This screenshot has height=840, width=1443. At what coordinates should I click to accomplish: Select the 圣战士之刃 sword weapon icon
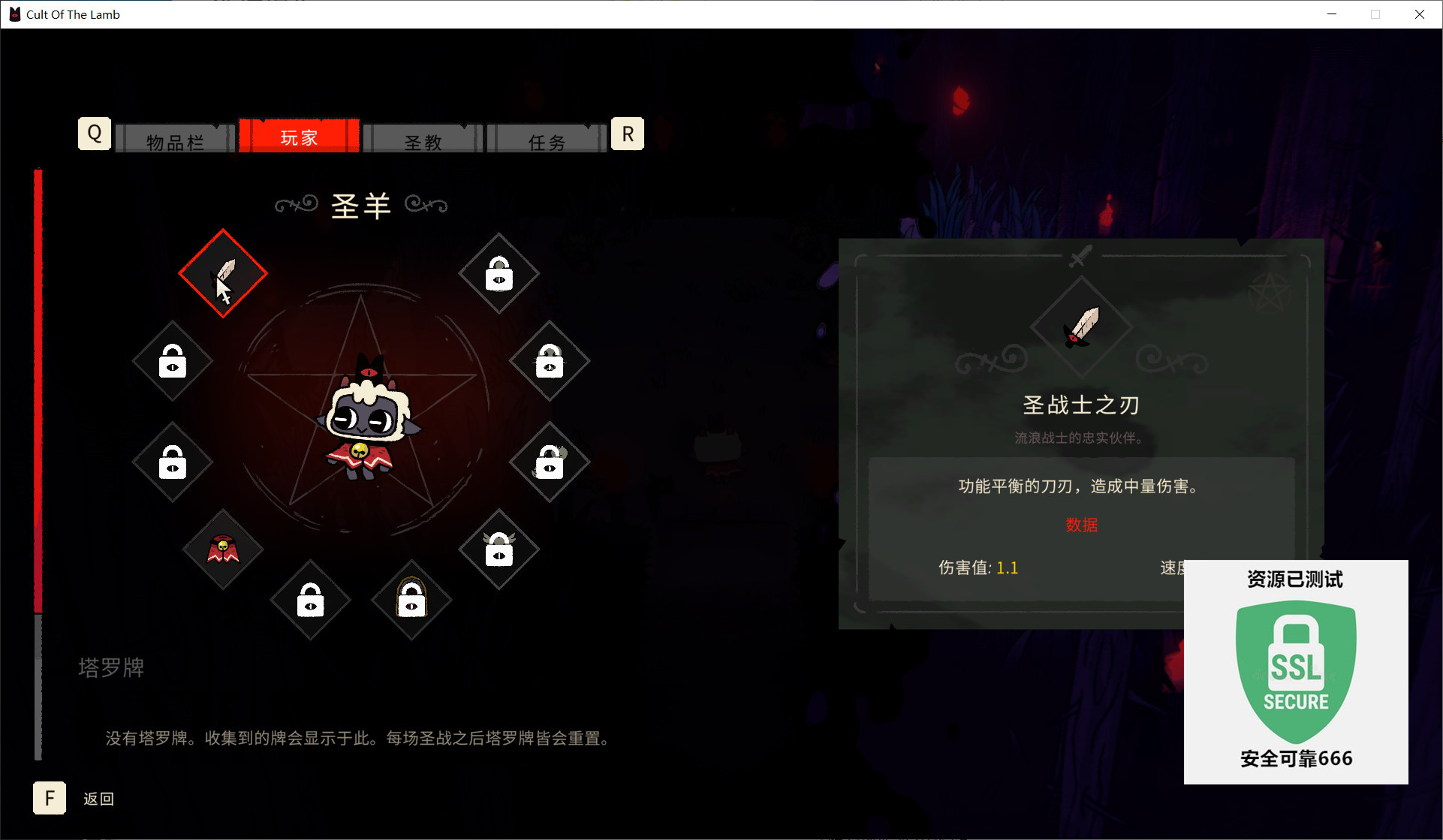click(222, 272)
